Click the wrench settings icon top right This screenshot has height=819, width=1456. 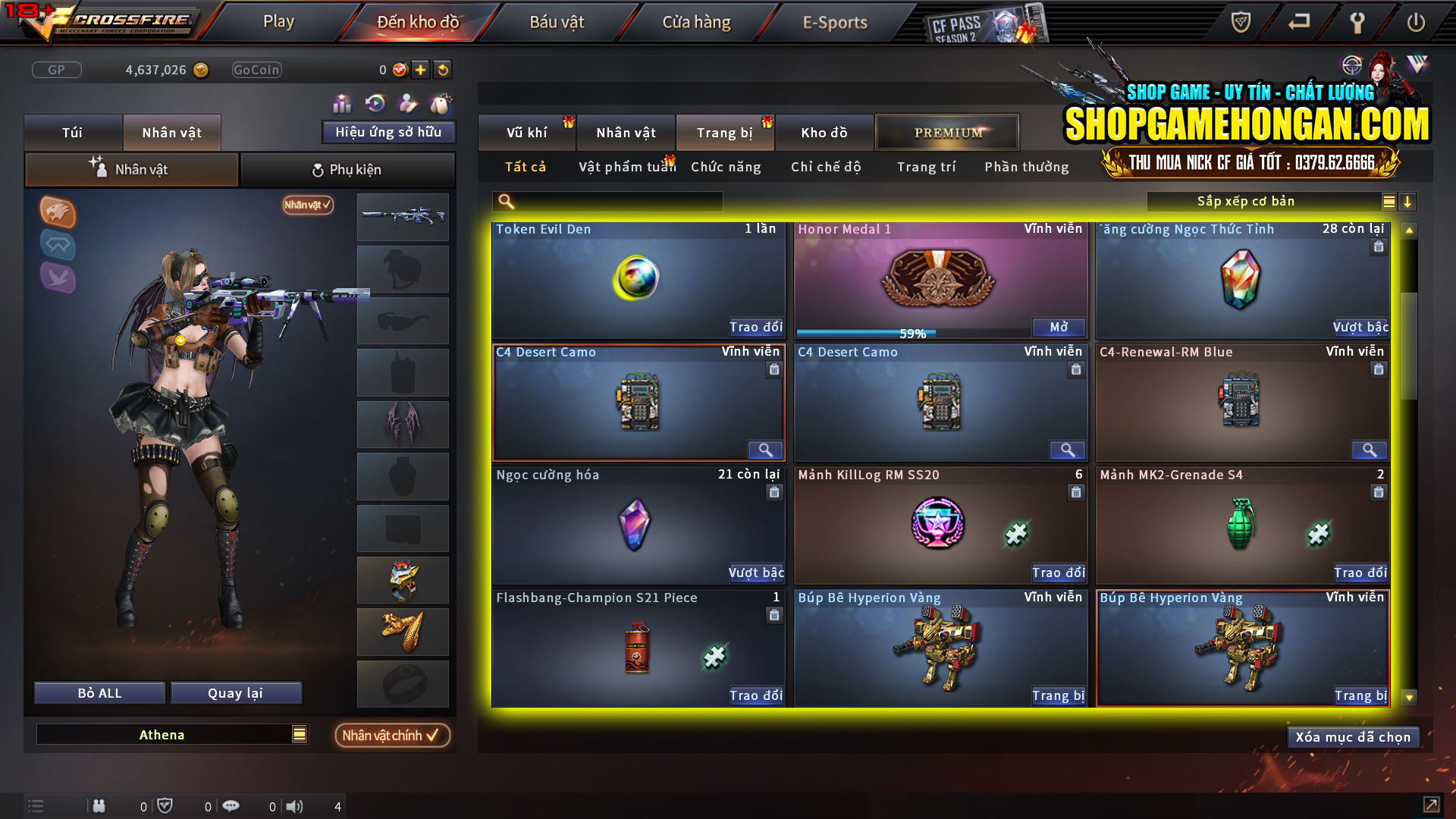pos(1357,22)
